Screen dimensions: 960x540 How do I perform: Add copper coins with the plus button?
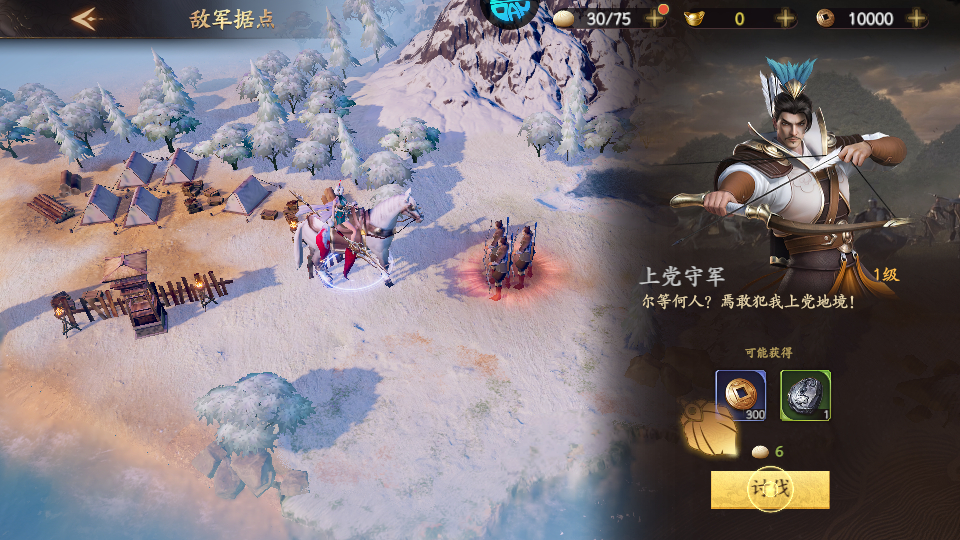pos(916,18)
